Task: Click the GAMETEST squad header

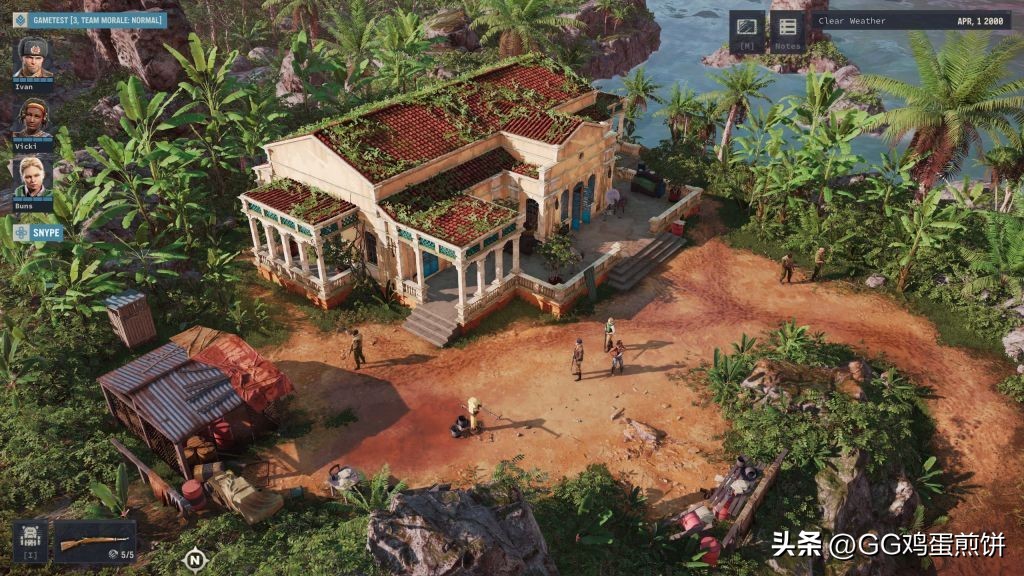Action: [x=90, y=19]
